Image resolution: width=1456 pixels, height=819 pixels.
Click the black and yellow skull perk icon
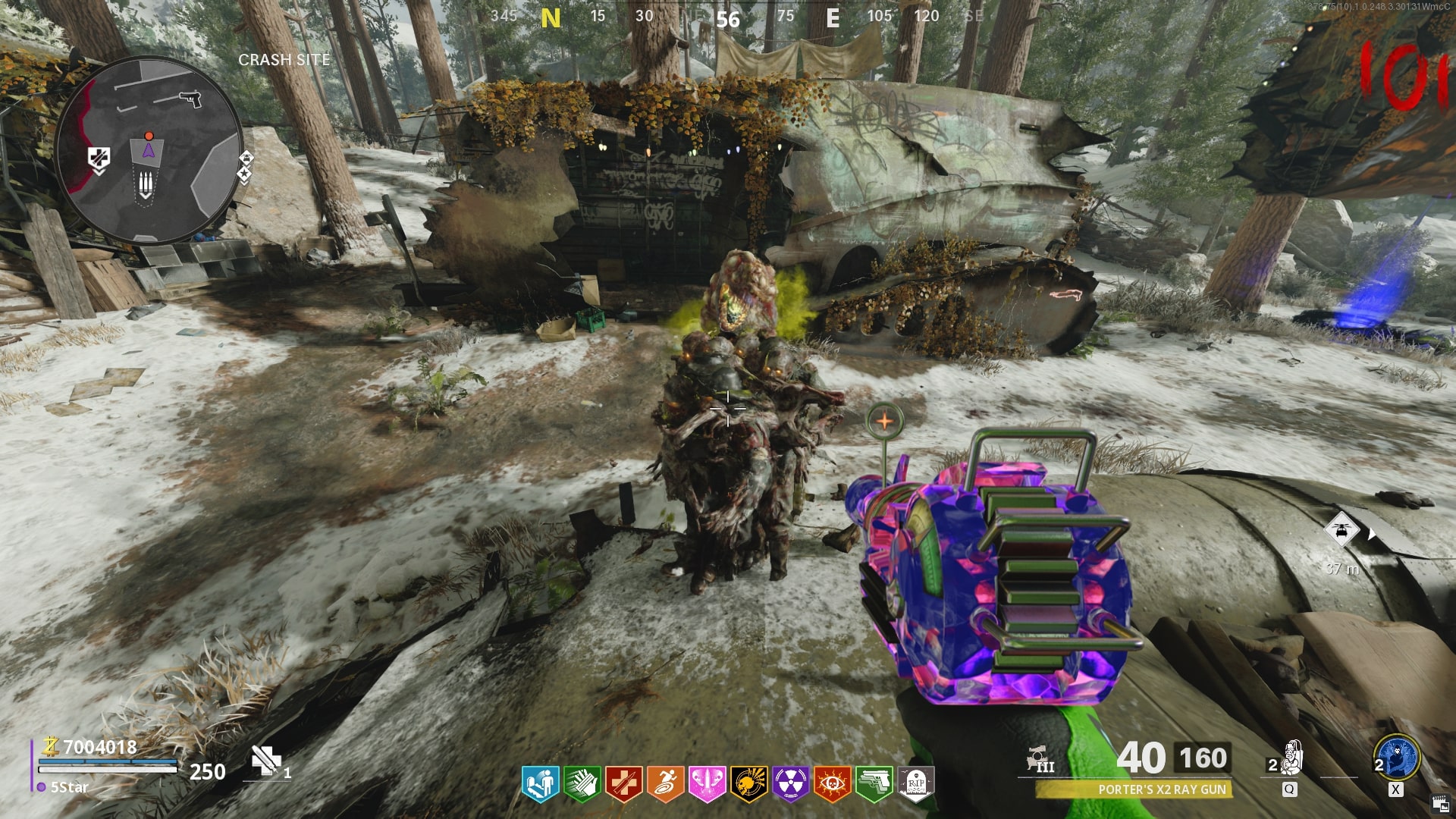tap(748, 783)
